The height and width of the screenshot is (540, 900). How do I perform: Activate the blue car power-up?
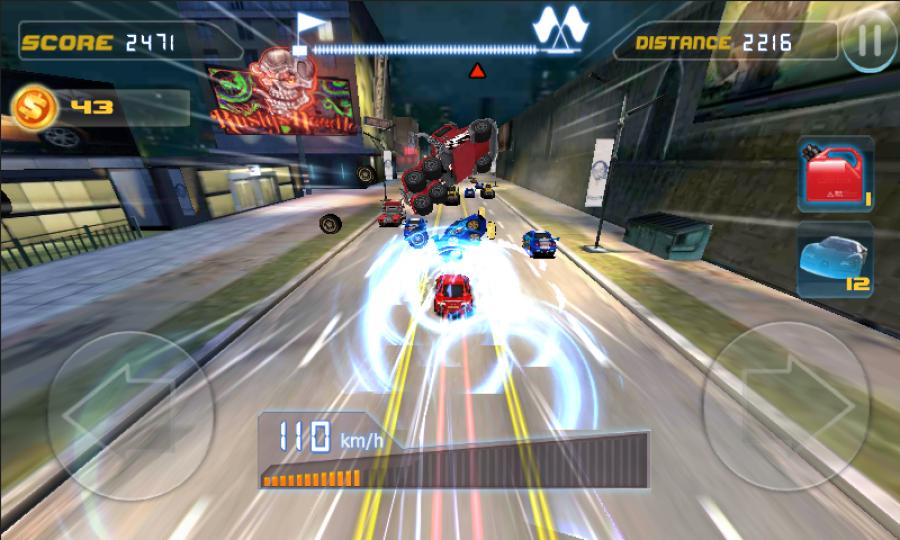click(834, 259)
